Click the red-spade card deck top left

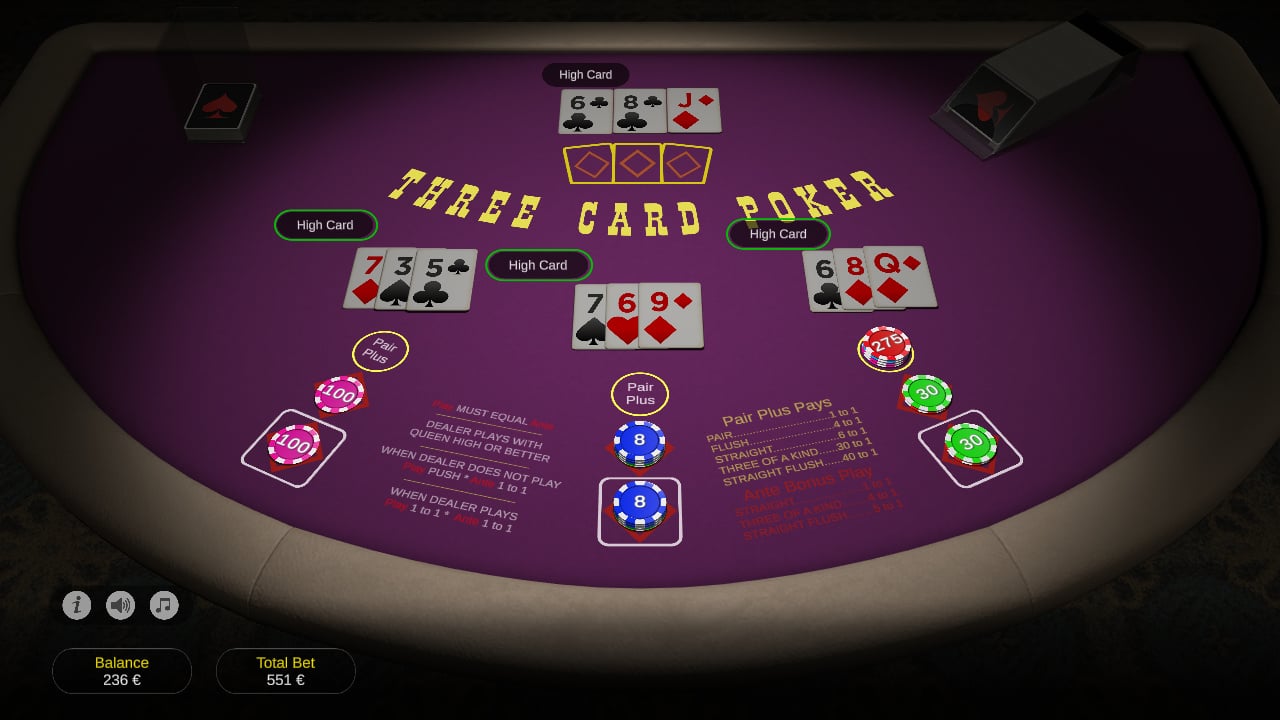pyautogui.click(x=219, y=110)
